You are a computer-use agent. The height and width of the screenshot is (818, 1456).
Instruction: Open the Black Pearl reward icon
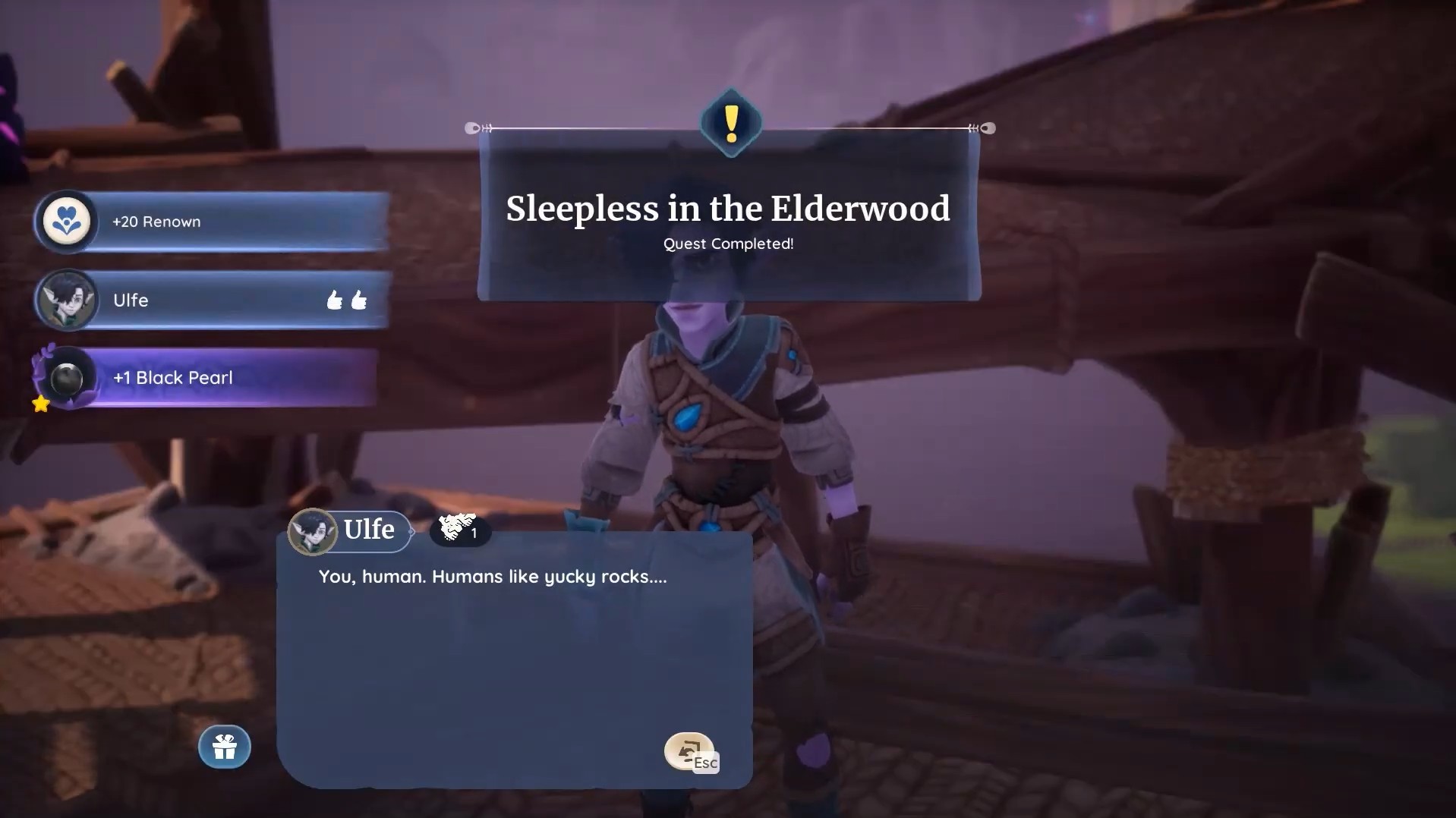tap(67, 377)
